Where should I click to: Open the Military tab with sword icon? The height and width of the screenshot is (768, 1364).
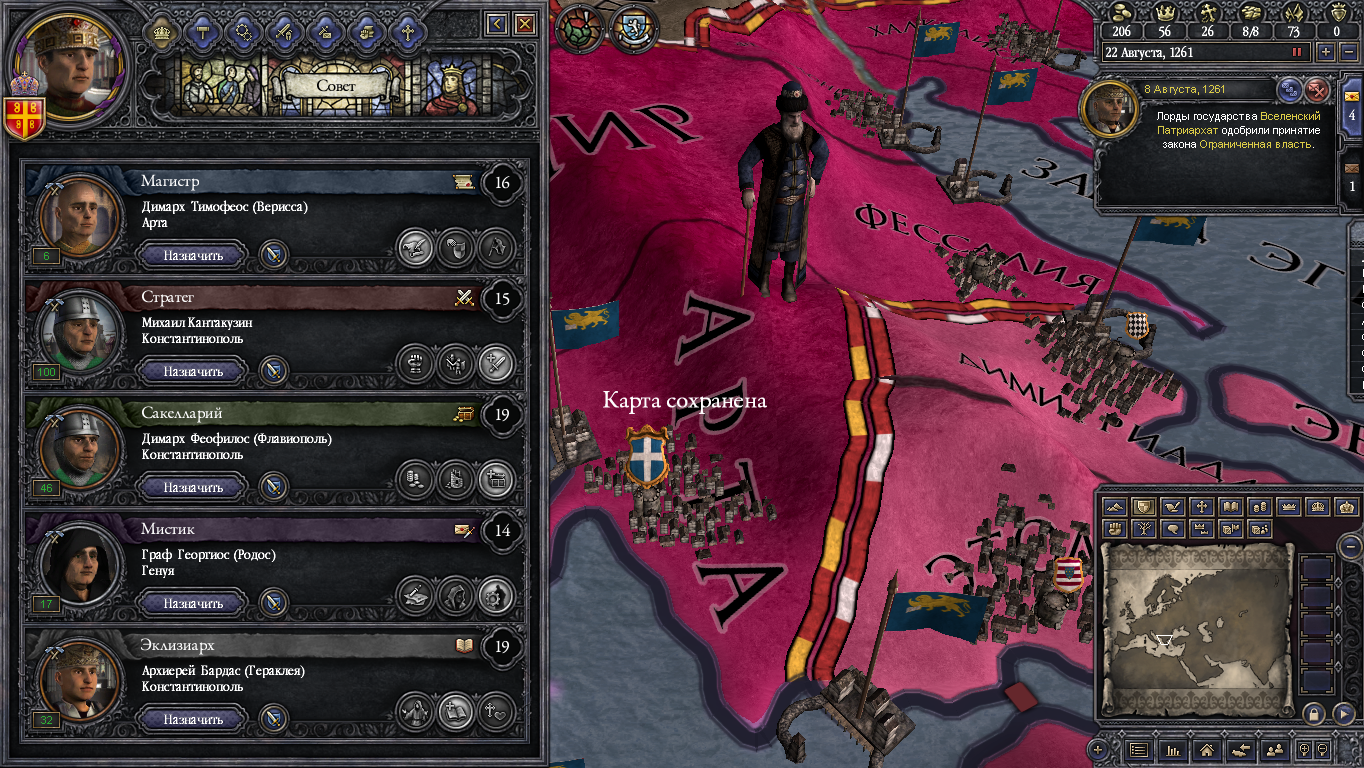point(283,32)
